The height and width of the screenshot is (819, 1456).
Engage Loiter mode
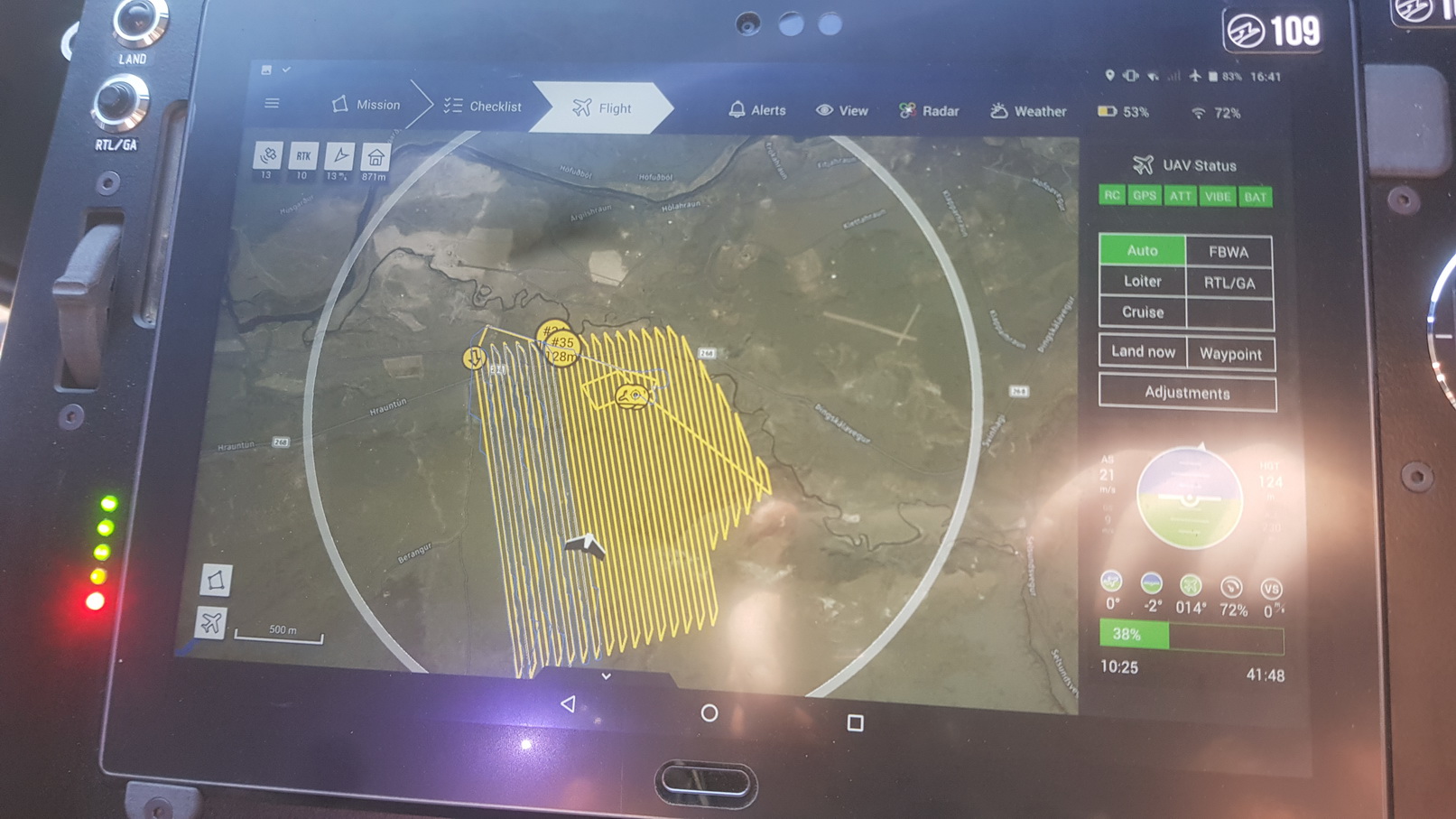[1142, 282]
